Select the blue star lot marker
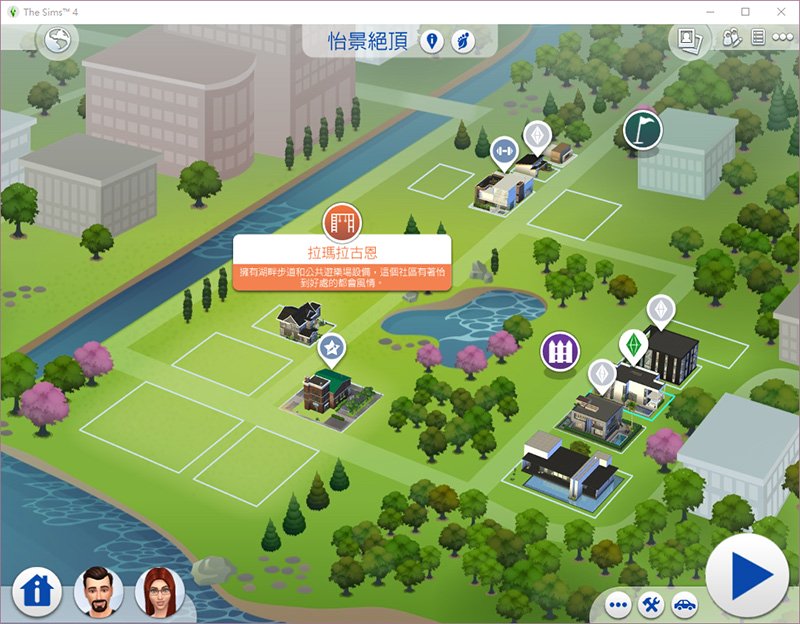 coord(331,348)
